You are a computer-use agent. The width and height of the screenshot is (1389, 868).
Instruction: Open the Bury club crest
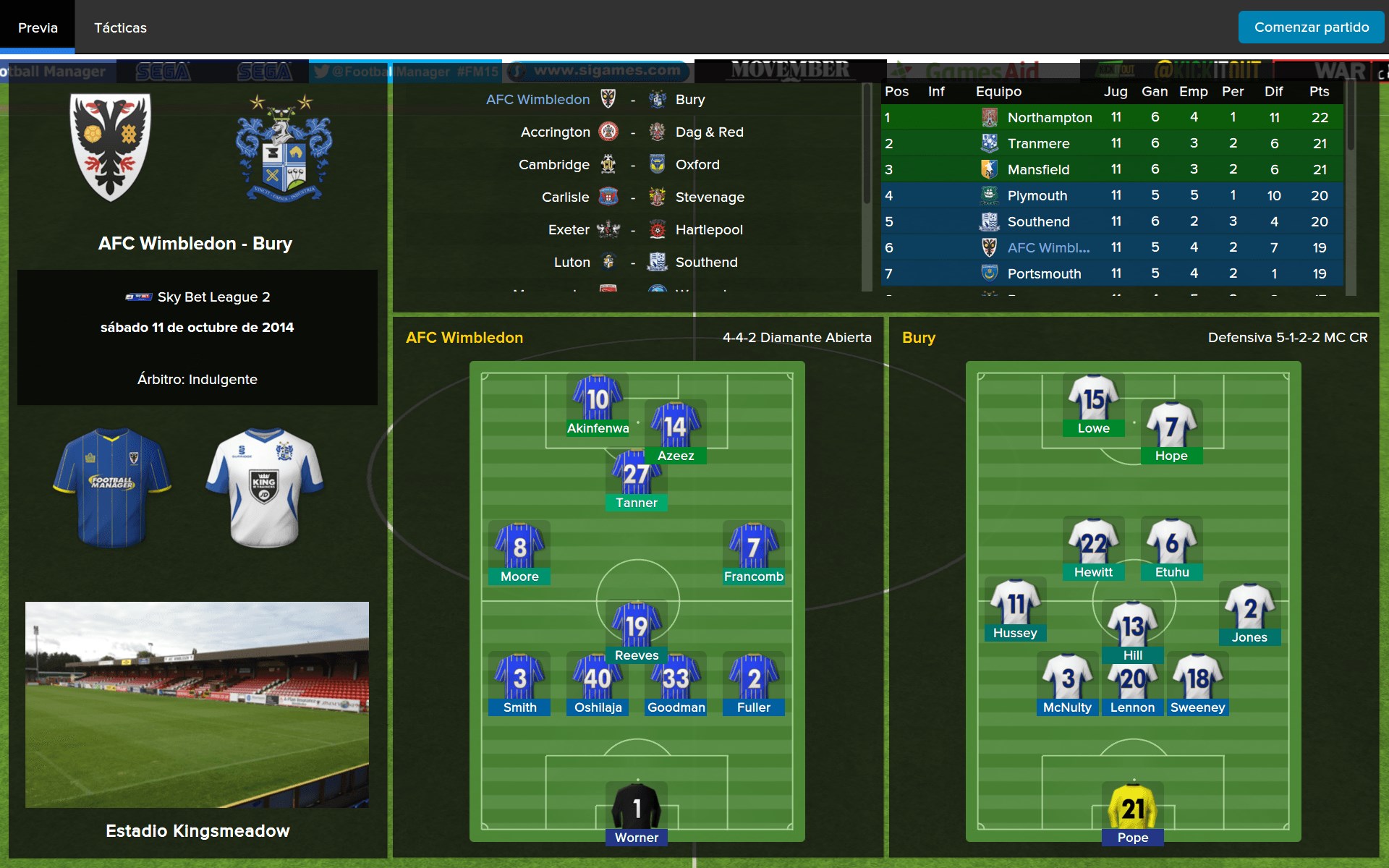284,148
